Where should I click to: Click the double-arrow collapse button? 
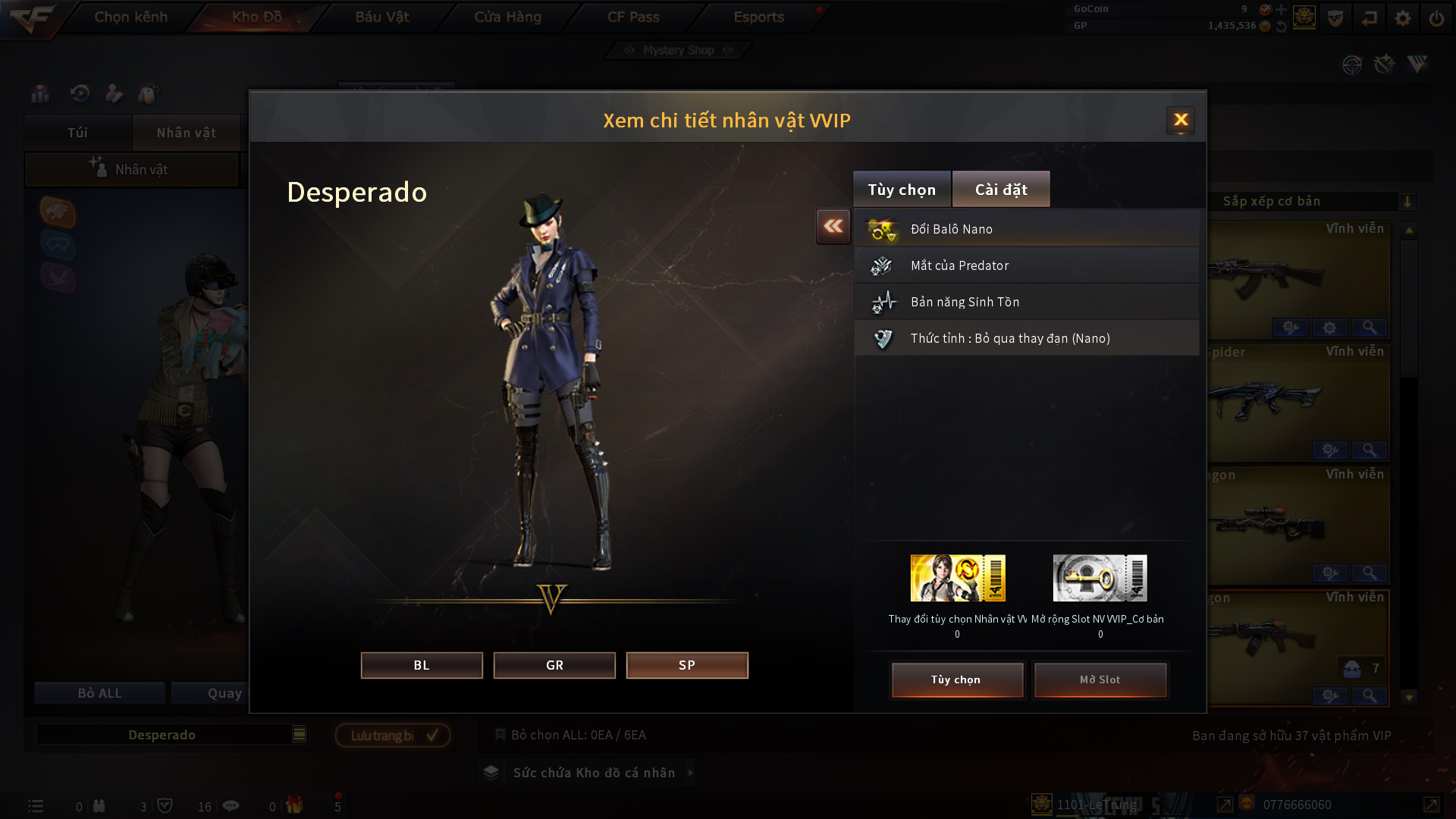(833, 226)
